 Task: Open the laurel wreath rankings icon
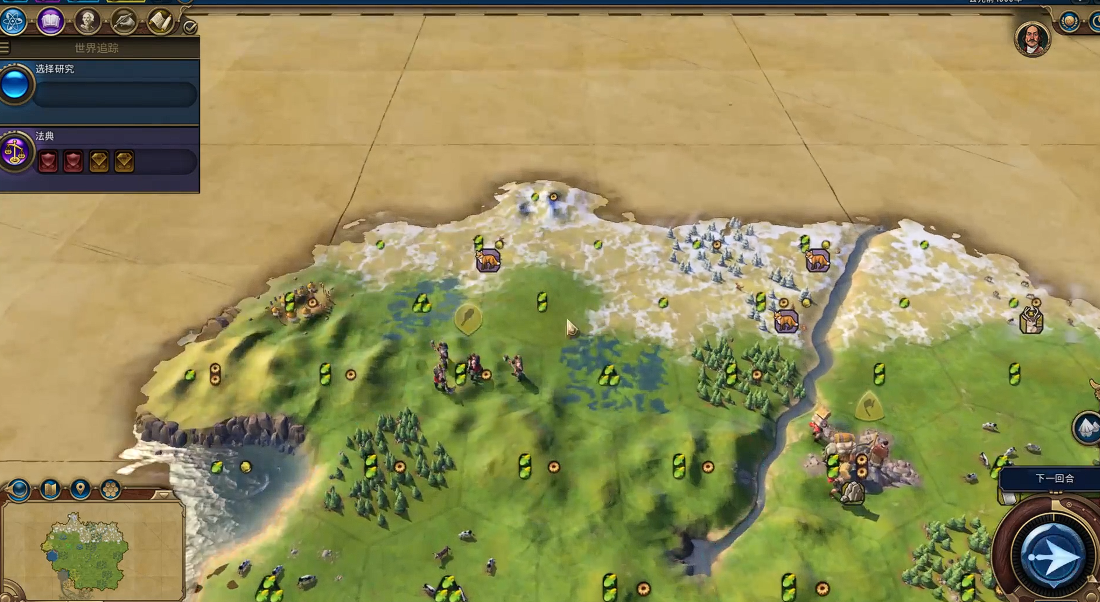coord(1069,20)
